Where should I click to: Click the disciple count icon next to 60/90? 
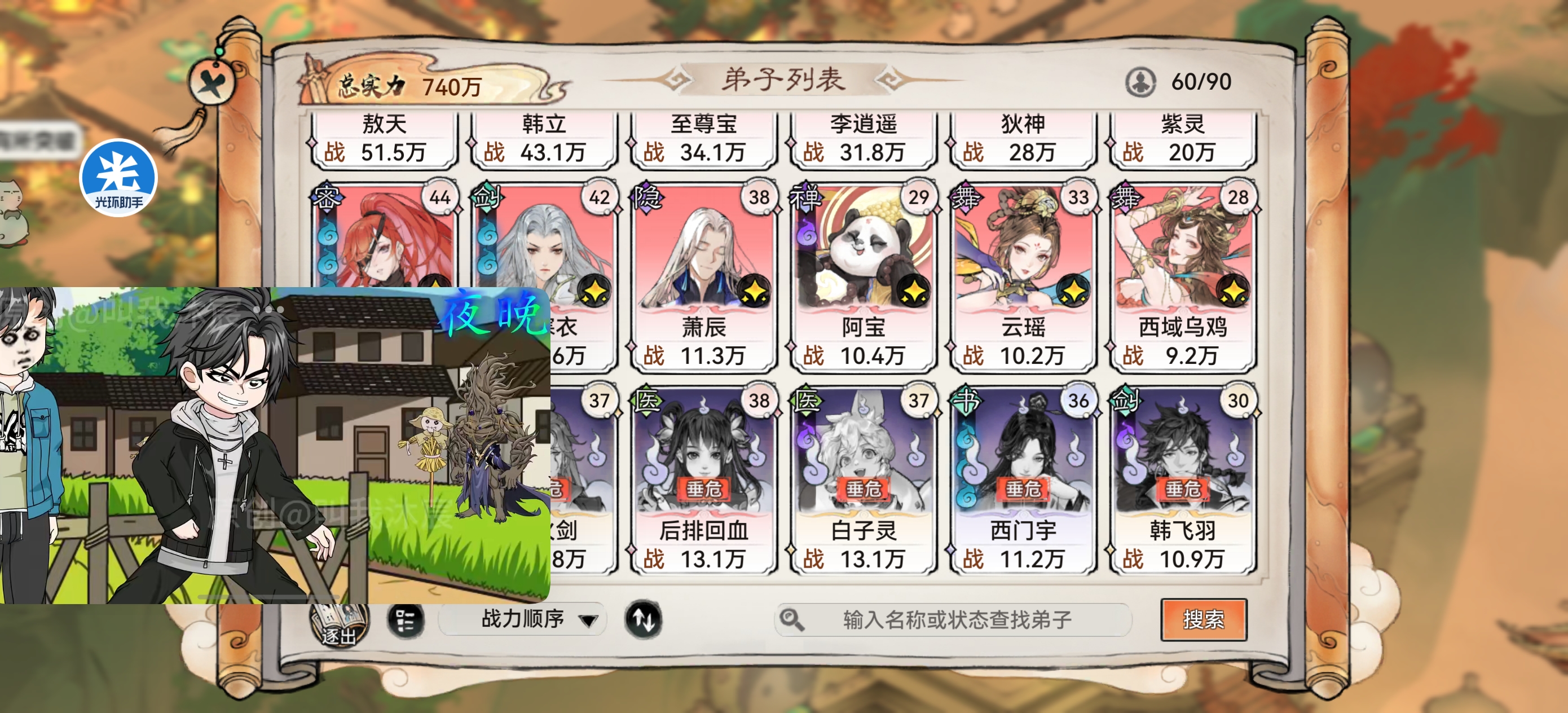tap(1142, 82)
